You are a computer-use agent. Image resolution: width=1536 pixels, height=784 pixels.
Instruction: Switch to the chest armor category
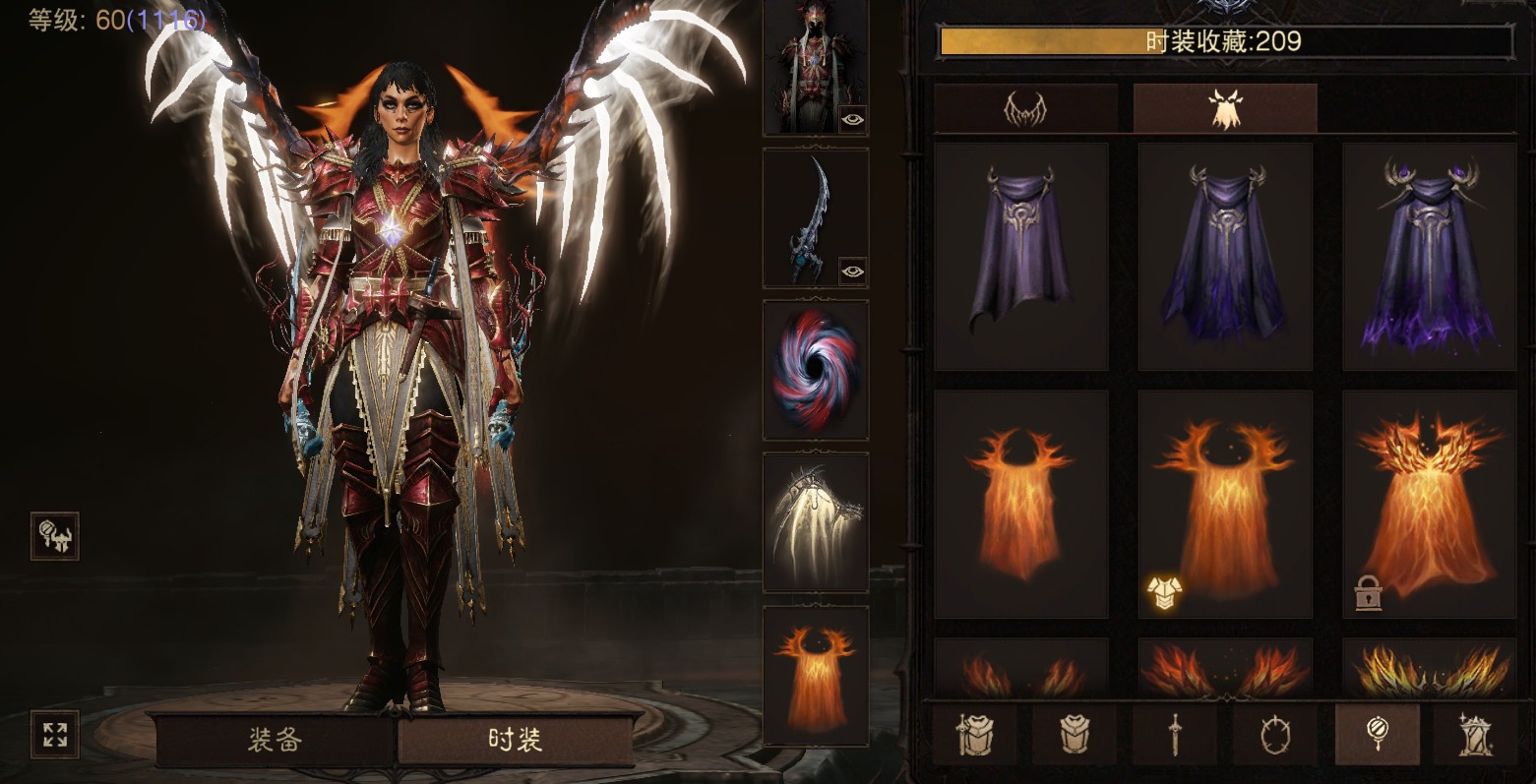(x=1076, y=734)
